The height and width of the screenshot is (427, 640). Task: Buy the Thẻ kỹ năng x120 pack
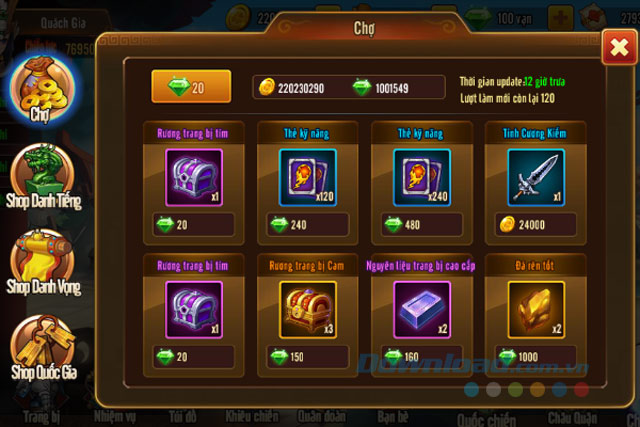(299, 179)
